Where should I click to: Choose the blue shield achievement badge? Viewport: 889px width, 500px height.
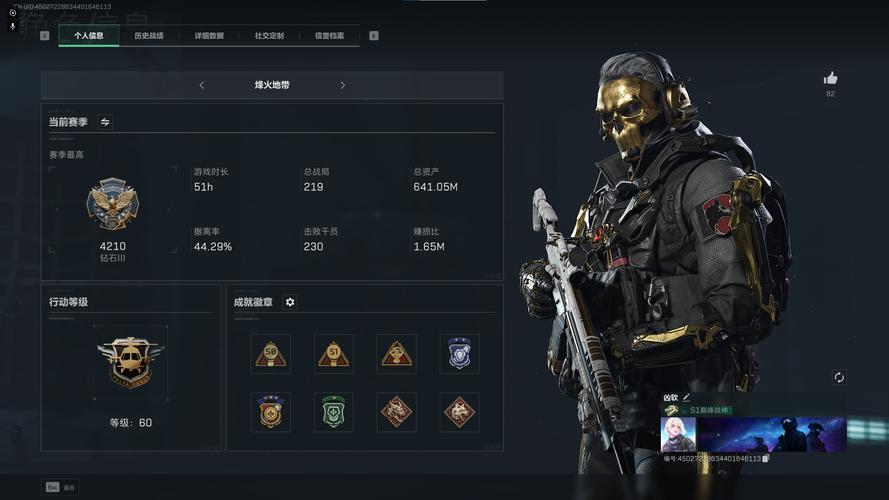459,353
